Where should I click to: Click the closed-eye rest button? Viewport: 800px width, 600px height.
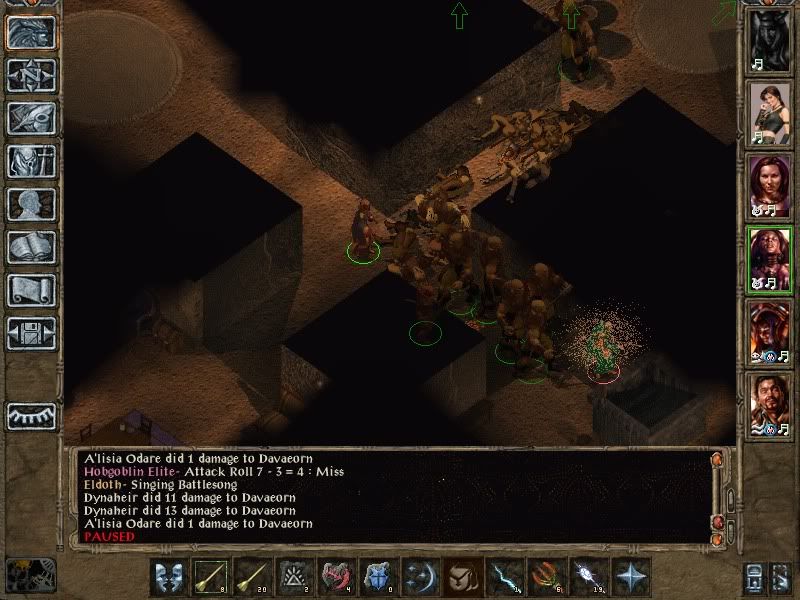point(31,414)
